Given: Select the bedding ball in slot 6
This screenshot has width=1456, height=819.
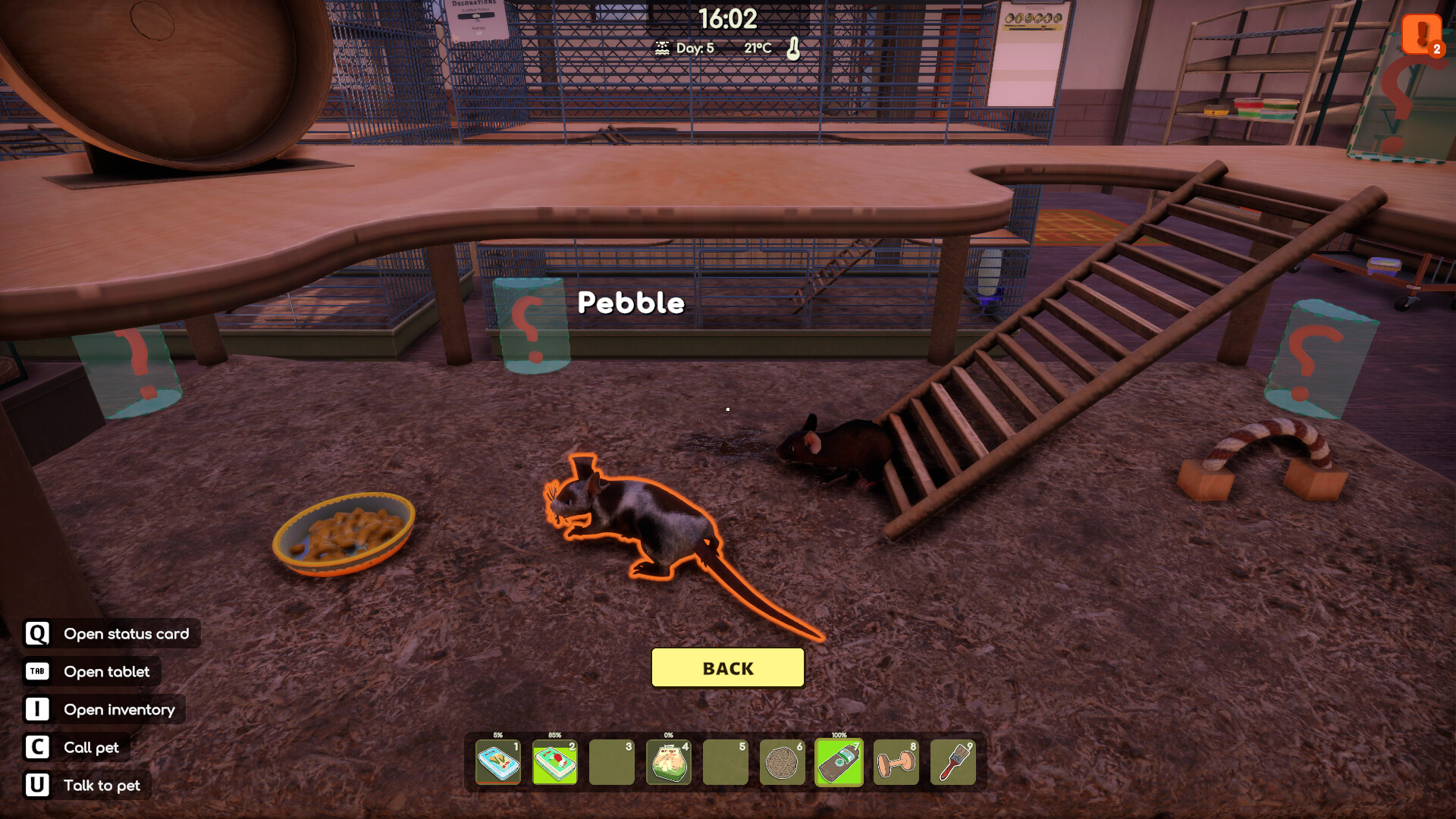Looking at the screenshot, I should click(782, 762).
